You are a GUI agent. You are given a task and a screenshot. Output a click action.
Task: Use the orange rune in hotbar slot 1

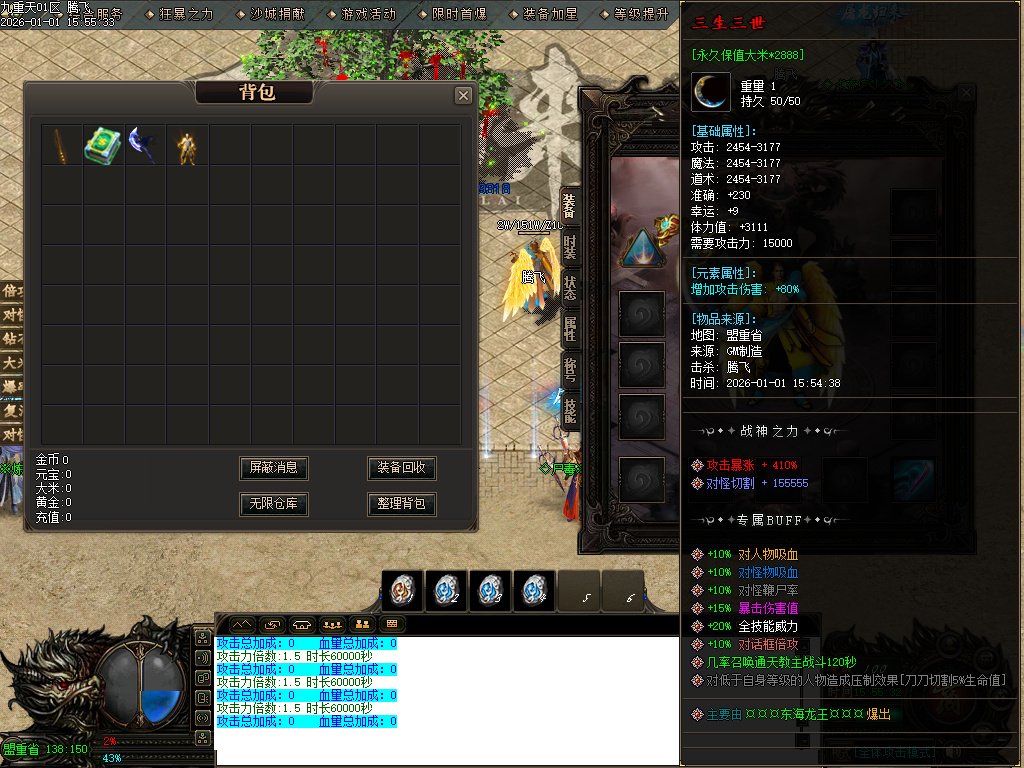(403, 590)
